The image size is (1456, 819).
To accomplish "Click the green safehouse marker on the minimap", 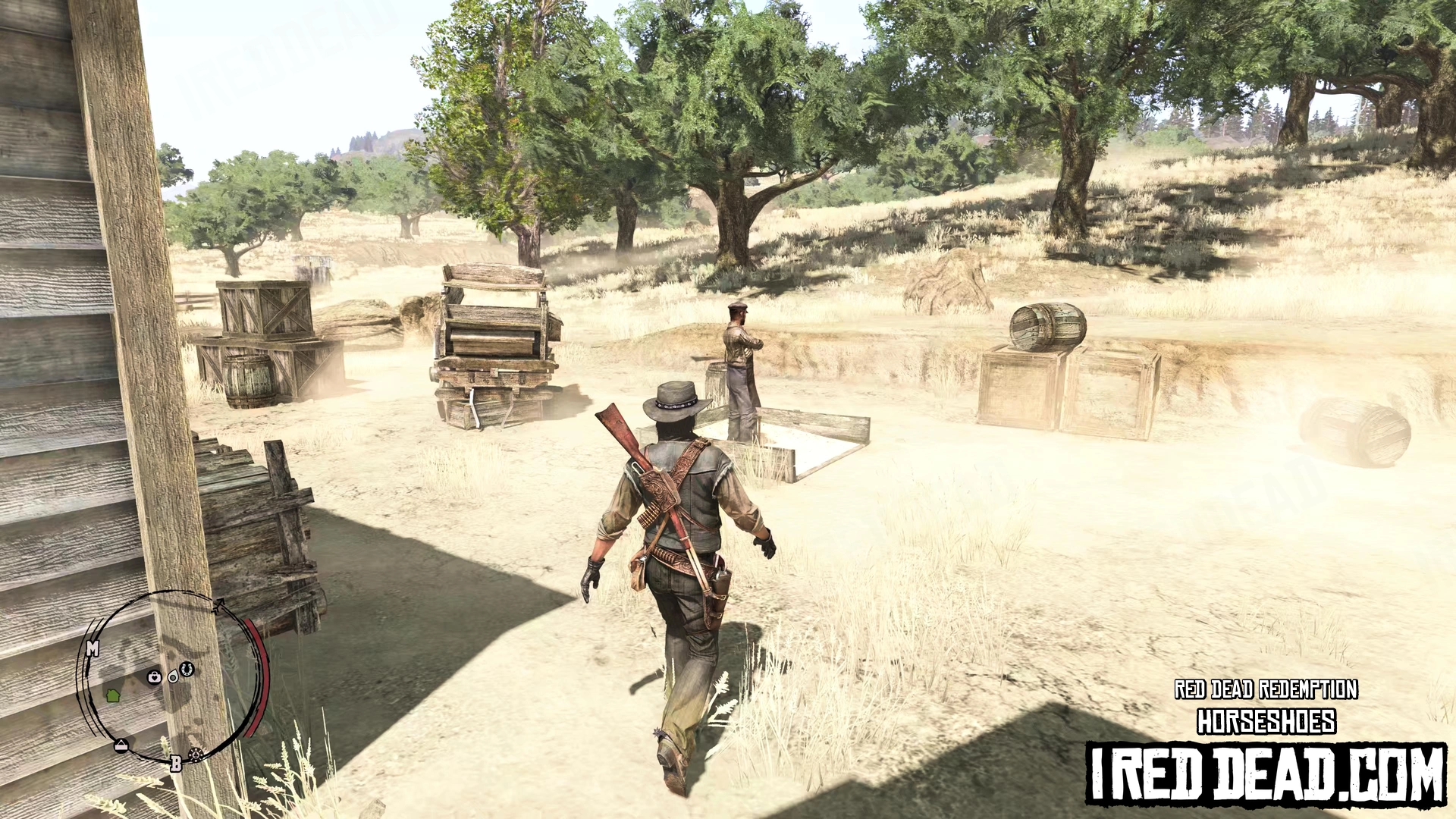I will point(114,695).
